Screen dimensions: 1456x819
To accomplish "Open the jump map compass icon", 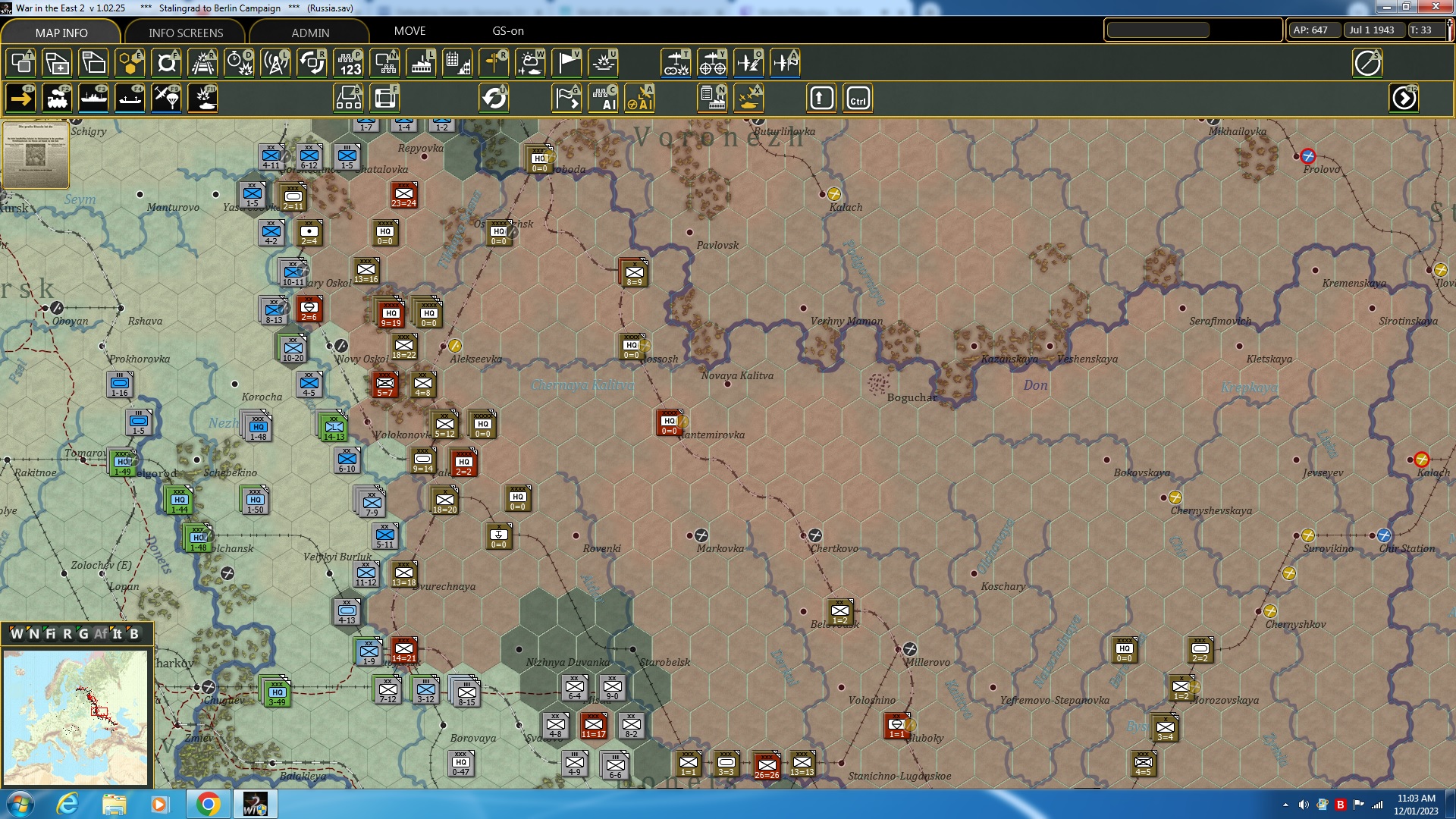I will pos(1368,63).
